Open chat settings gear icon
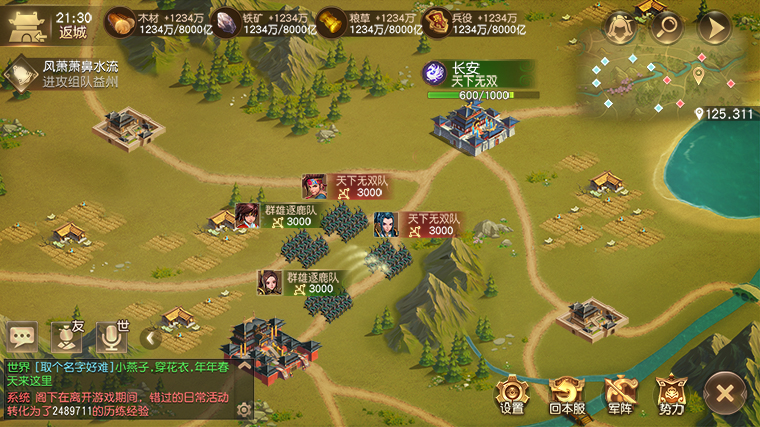The width and height of the screenshot is (760, 427). click(243, 410)
